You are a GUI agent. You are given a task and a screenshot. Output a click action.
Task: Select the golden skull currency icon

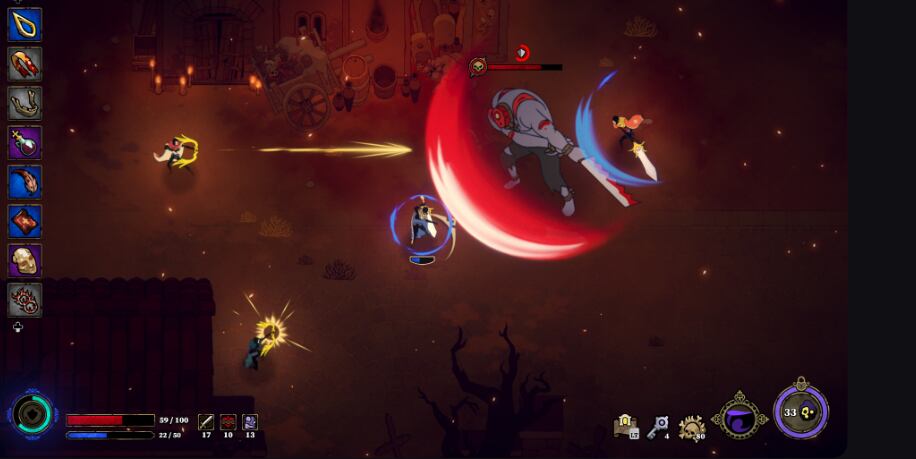pos(691,428)
